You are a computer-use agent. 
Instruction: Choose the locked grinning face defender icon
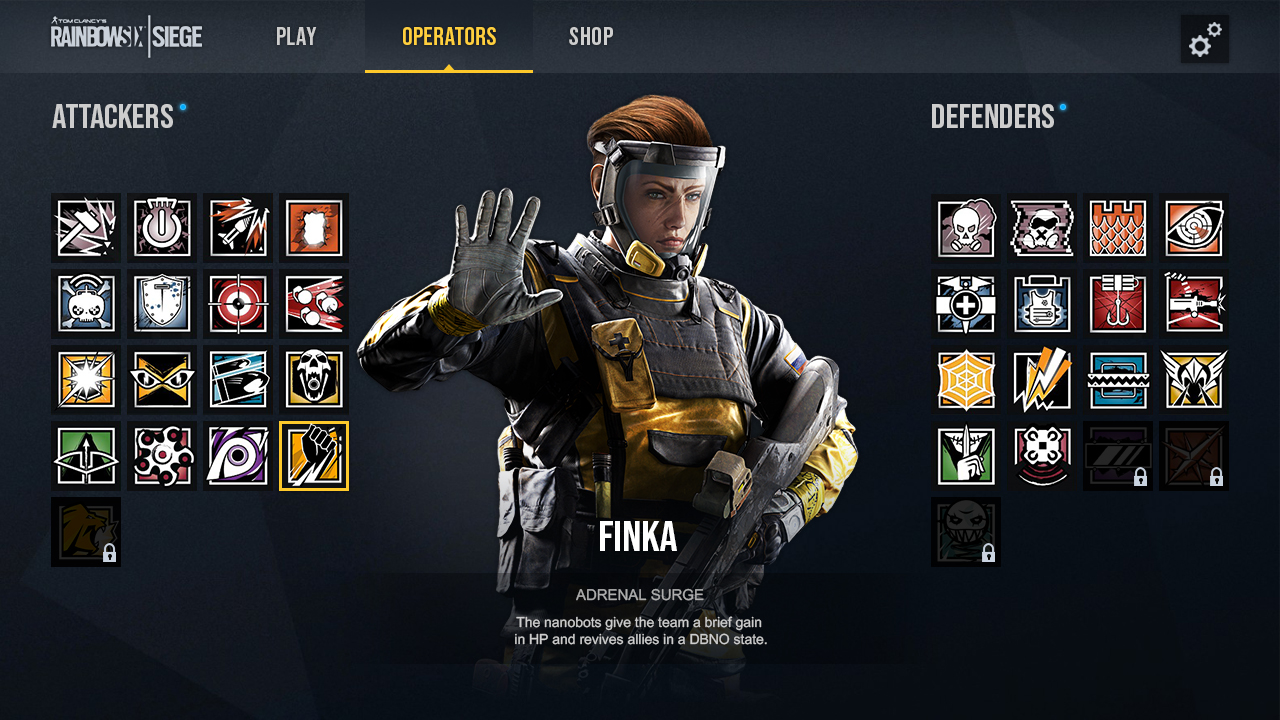click(x=966, y=532)
